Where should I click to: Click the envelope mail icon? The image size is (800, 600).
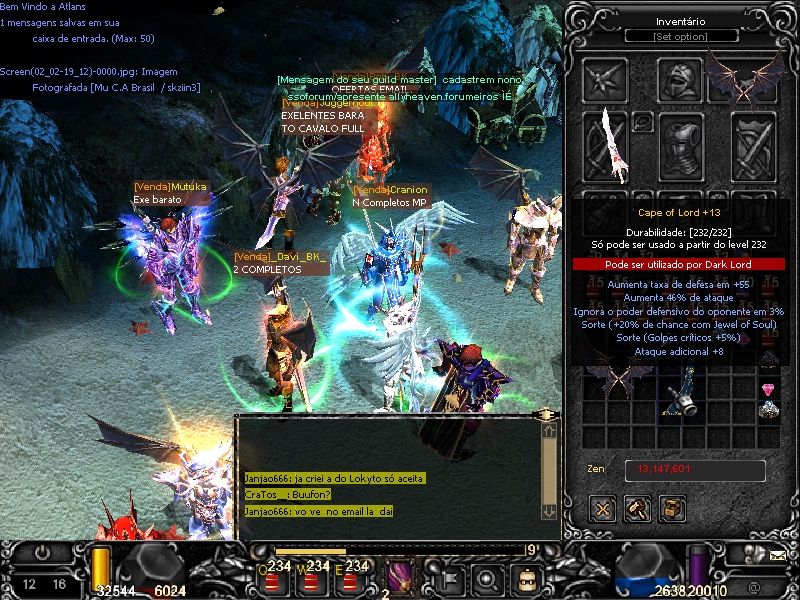(778, 553)
